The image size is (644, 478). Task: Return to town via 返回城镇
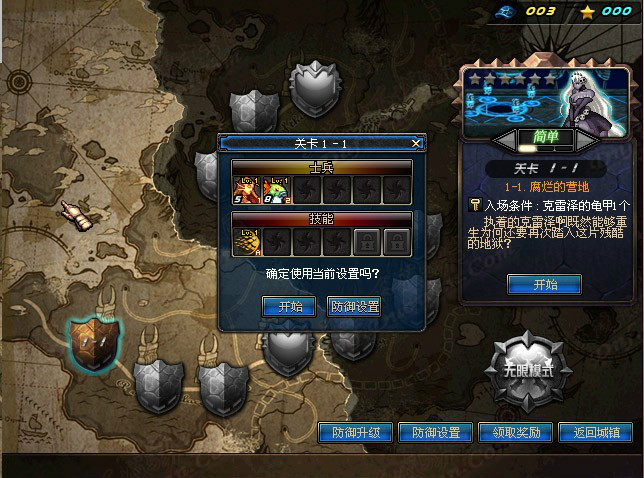point(596,433)
